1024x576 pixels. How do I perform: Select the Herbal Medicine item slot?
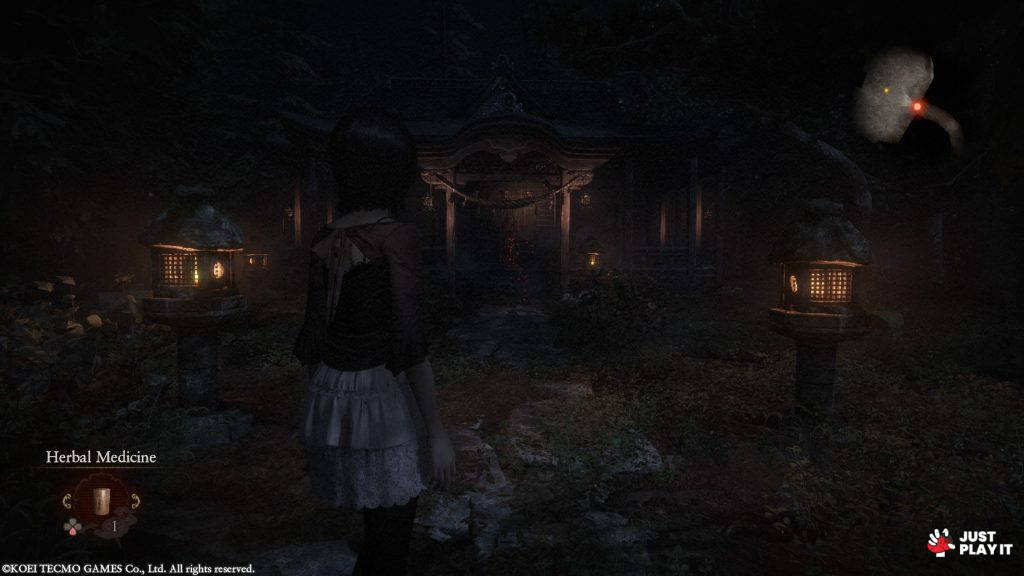click(x=101, y=499)
